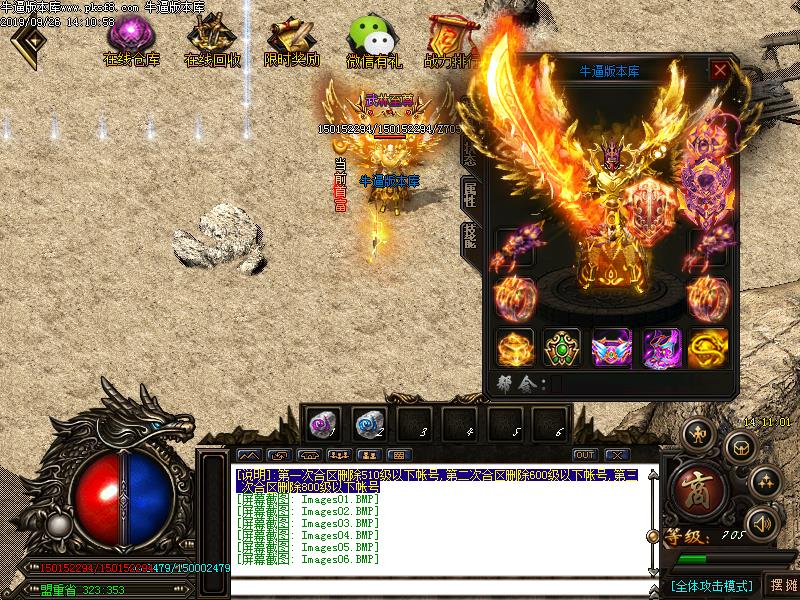
Task: Show the 战力排行 power ranking
Action: tap(450, 40)
